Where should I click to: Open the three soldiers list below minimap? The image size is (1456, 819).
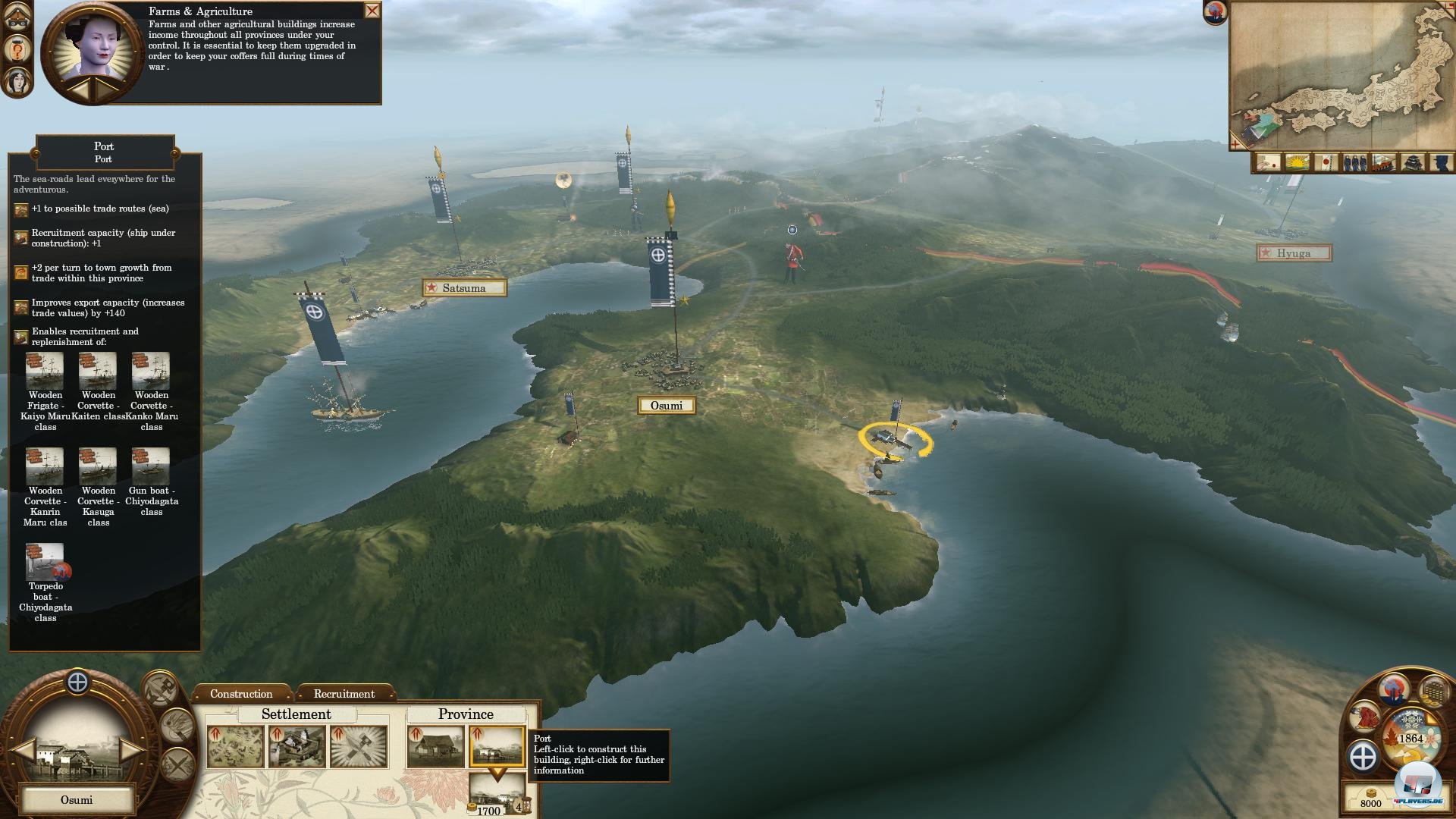[1355, 162]
